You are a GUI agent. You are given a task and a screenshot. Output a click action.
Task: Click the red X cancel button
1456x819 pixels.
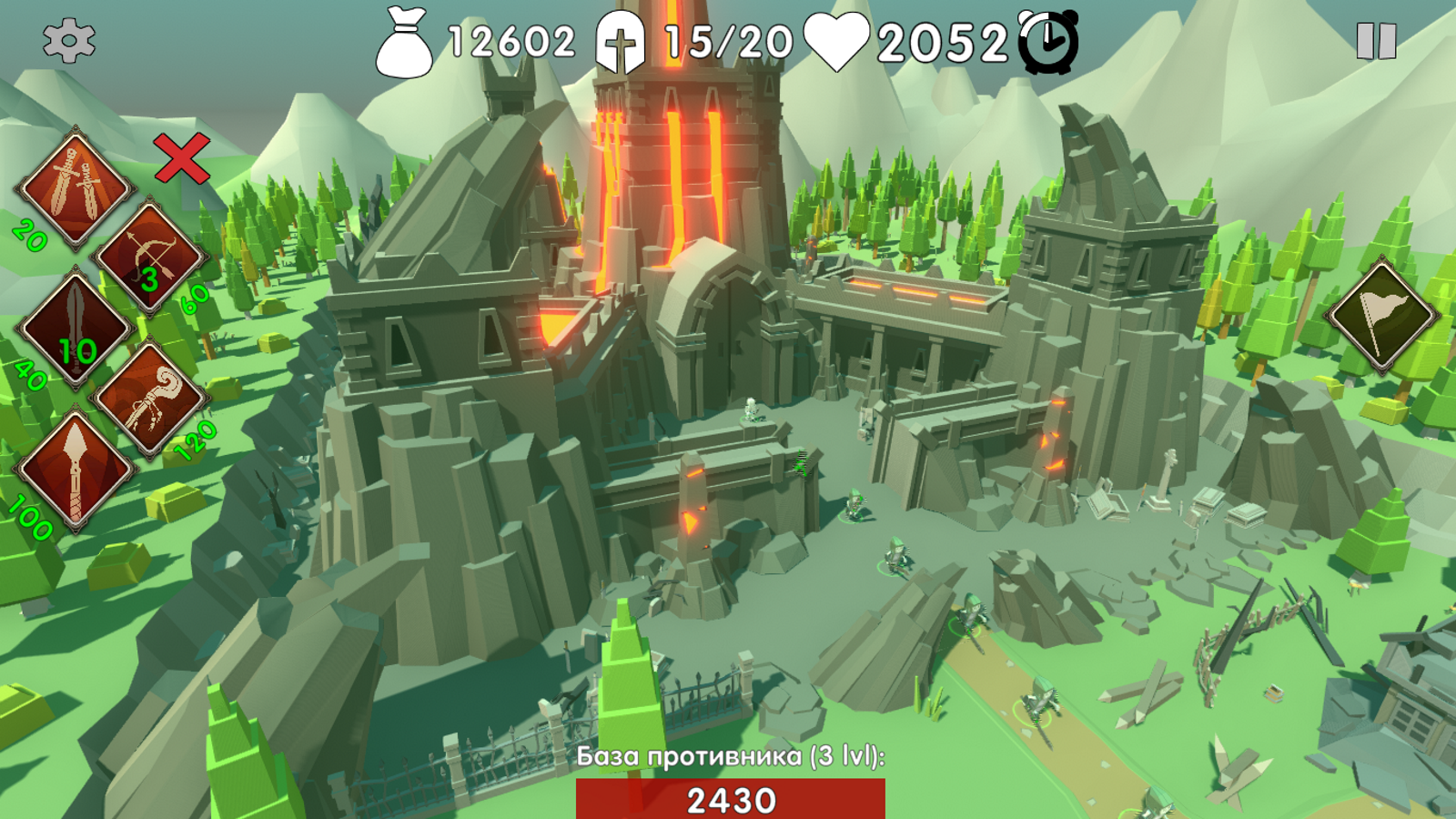coord(181,158)
